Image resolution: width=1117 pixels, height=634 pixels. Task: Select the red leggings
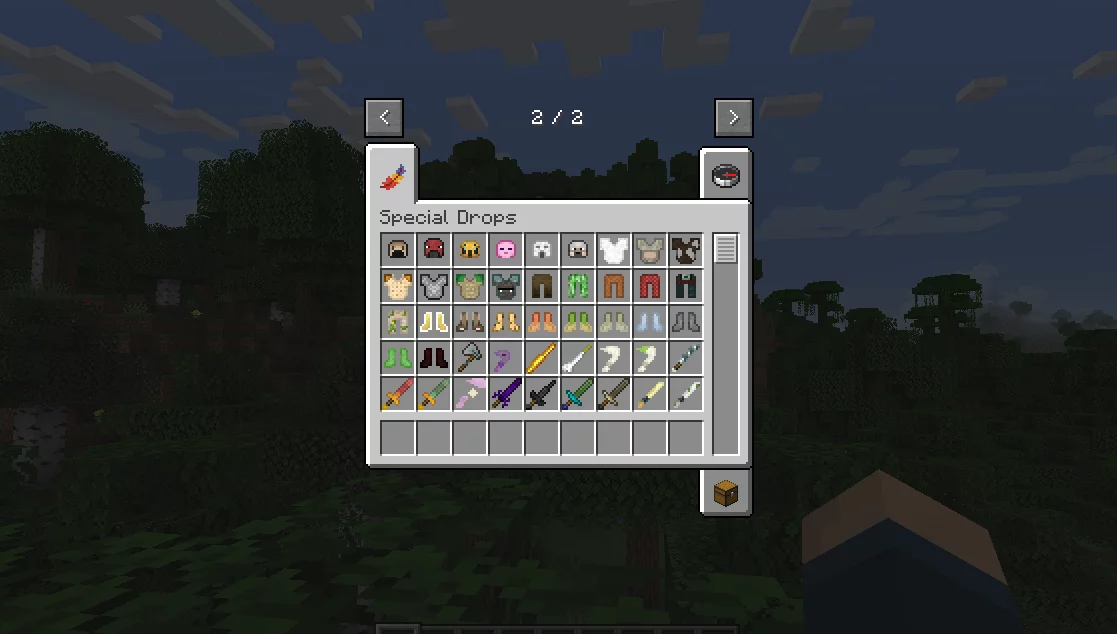pos(649,286)
